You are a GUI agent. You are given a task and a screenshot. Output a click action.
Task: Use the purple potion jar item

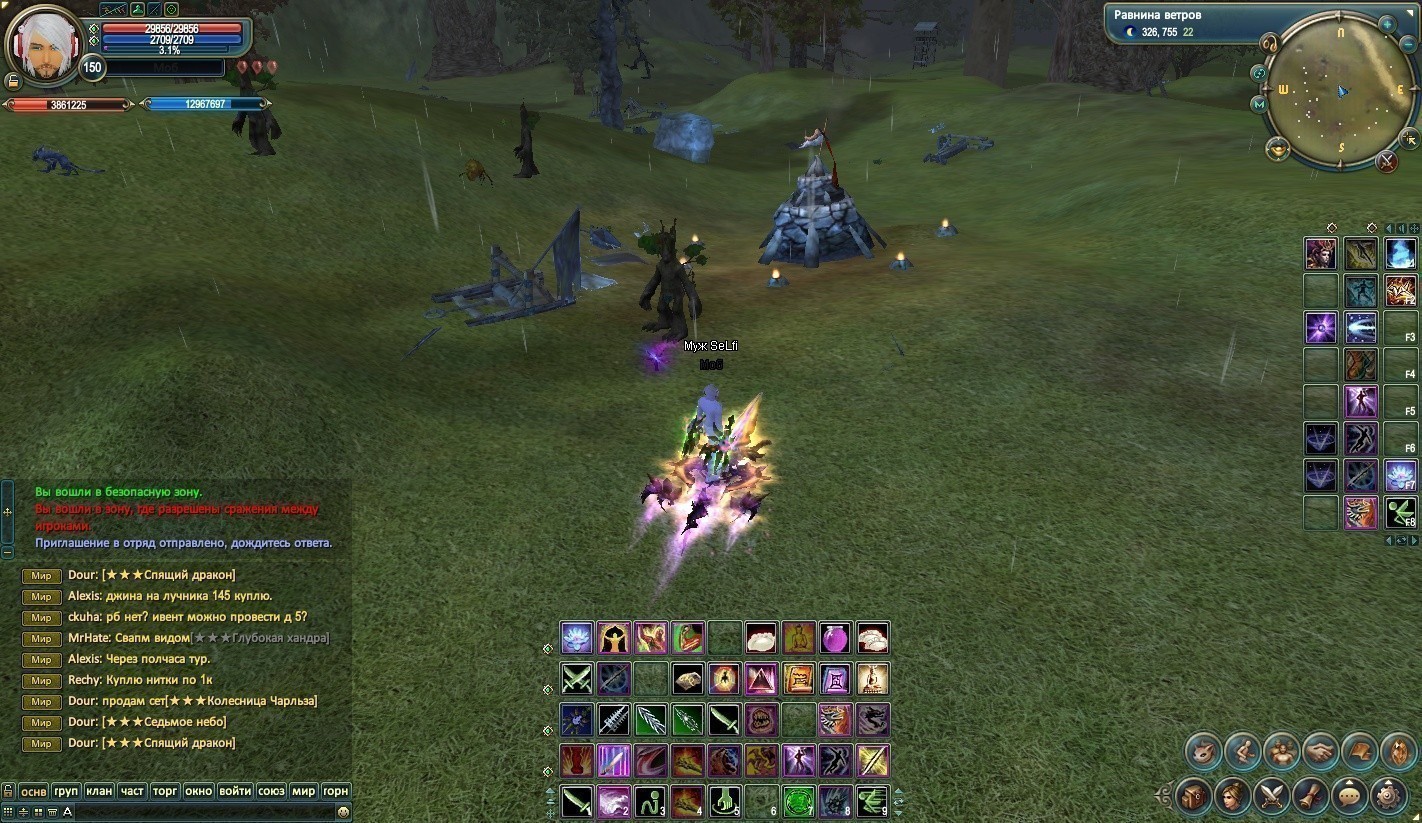(x=834, y=637)
